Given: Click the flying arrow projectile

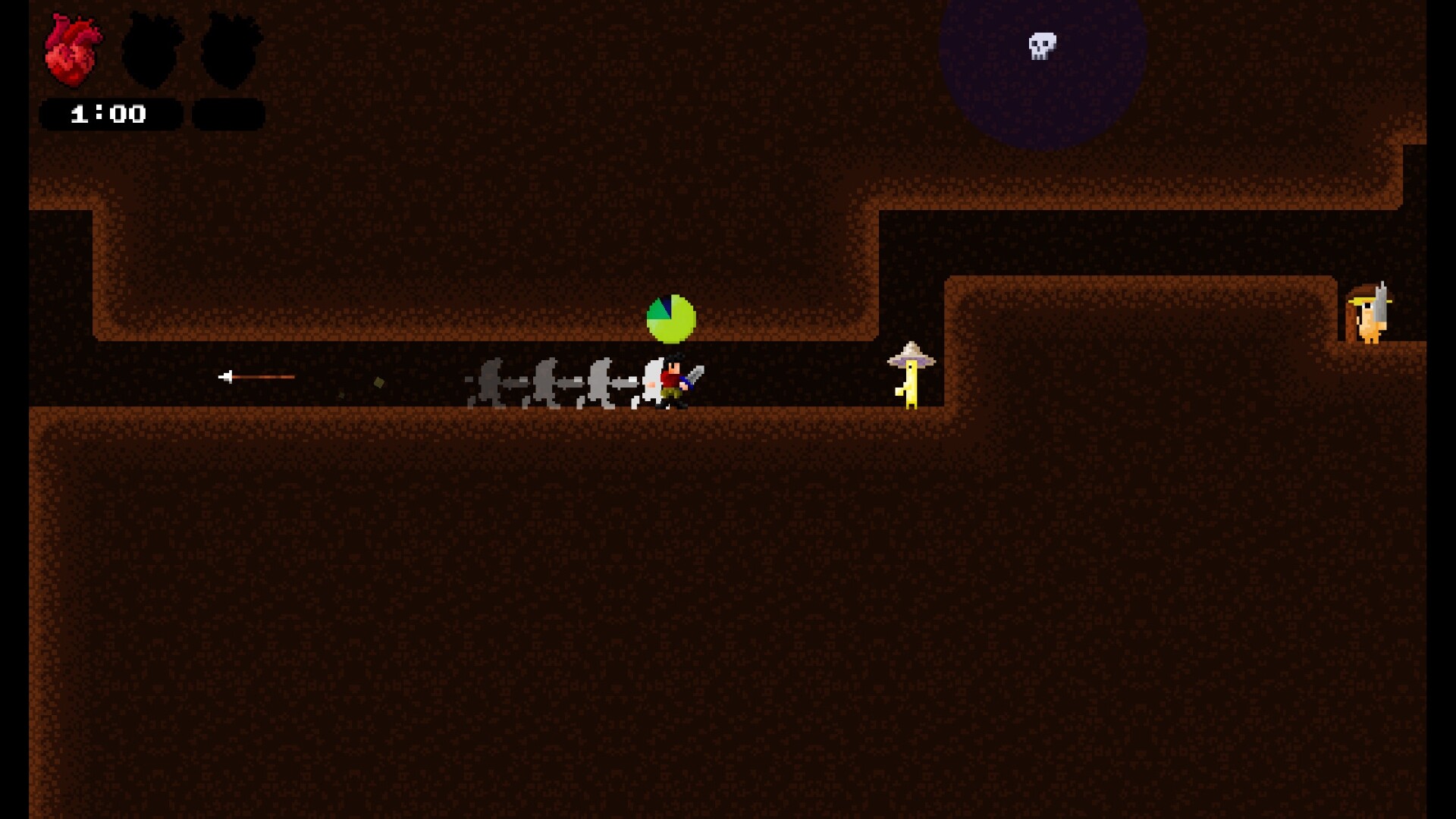Looking at the screenshot, I should pyautogui.click(x=258, y=377).
